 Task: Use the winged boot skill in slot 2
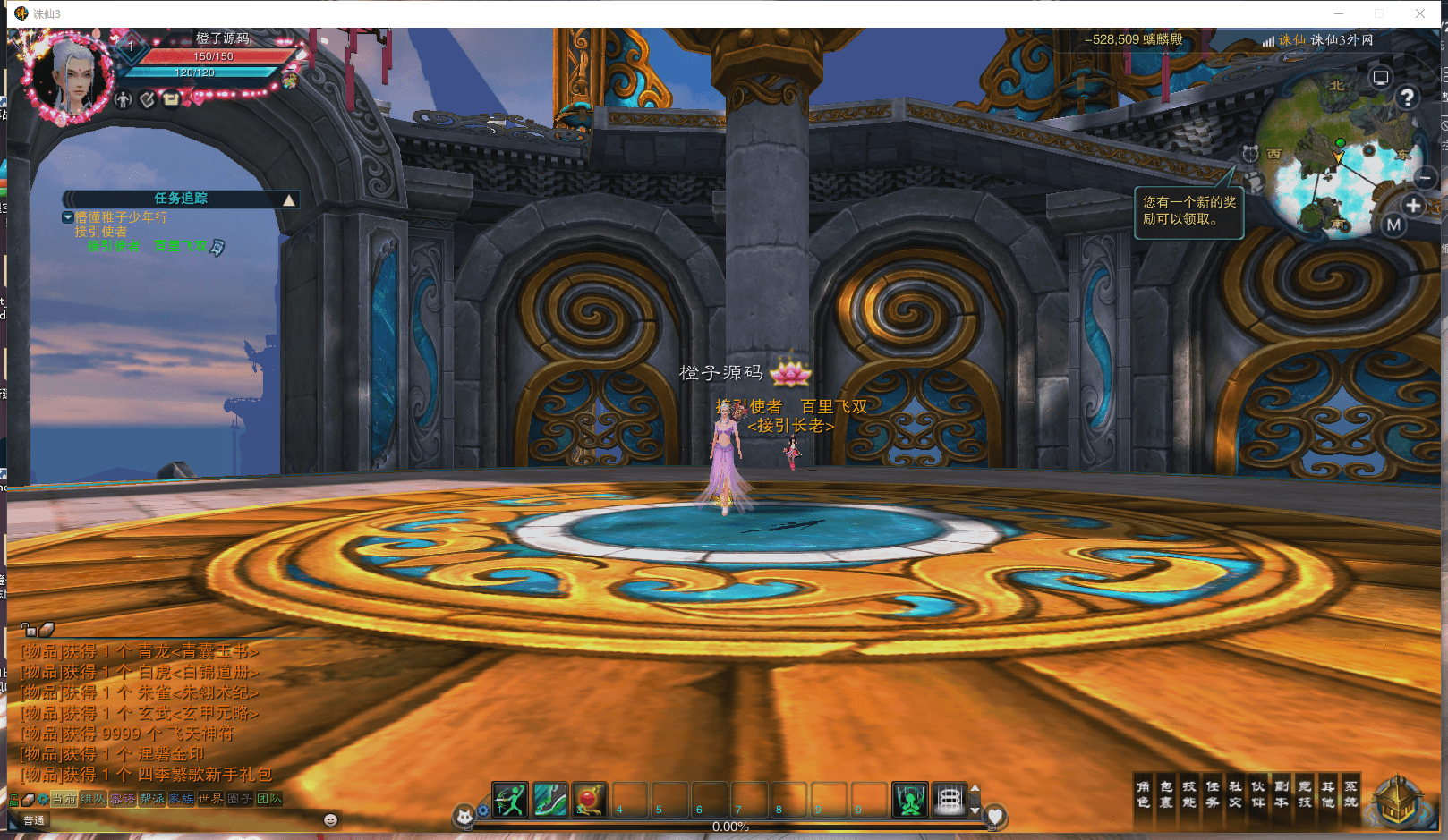tap(550, 800)
